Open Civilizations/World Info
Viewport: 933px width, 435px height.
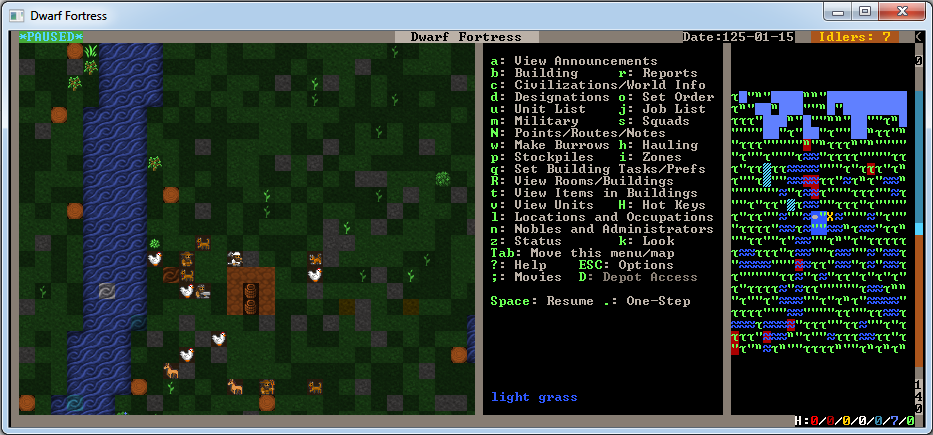pyautogui.click(x=602, y=85)
